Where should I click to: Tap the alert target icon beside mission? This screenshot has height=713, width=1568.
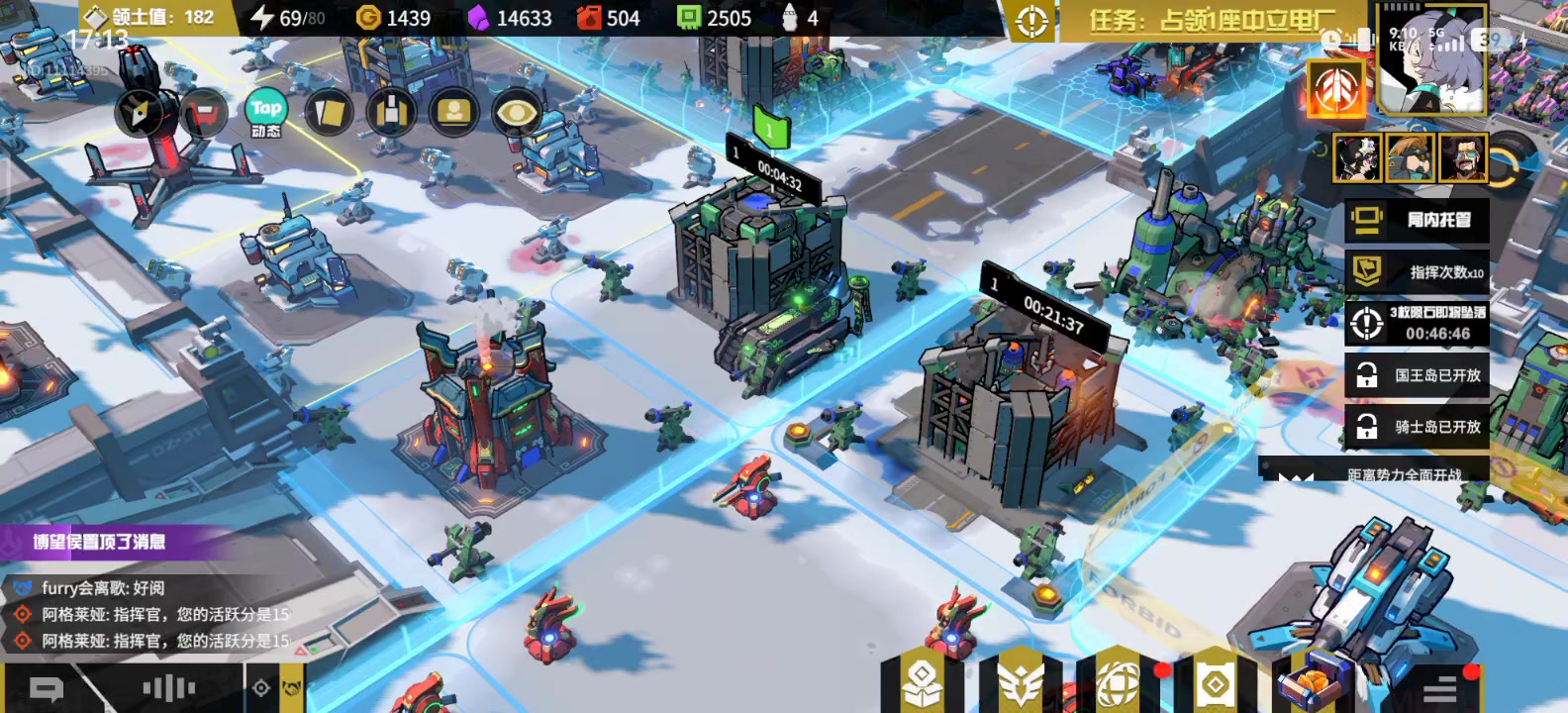click(1031, 20)
